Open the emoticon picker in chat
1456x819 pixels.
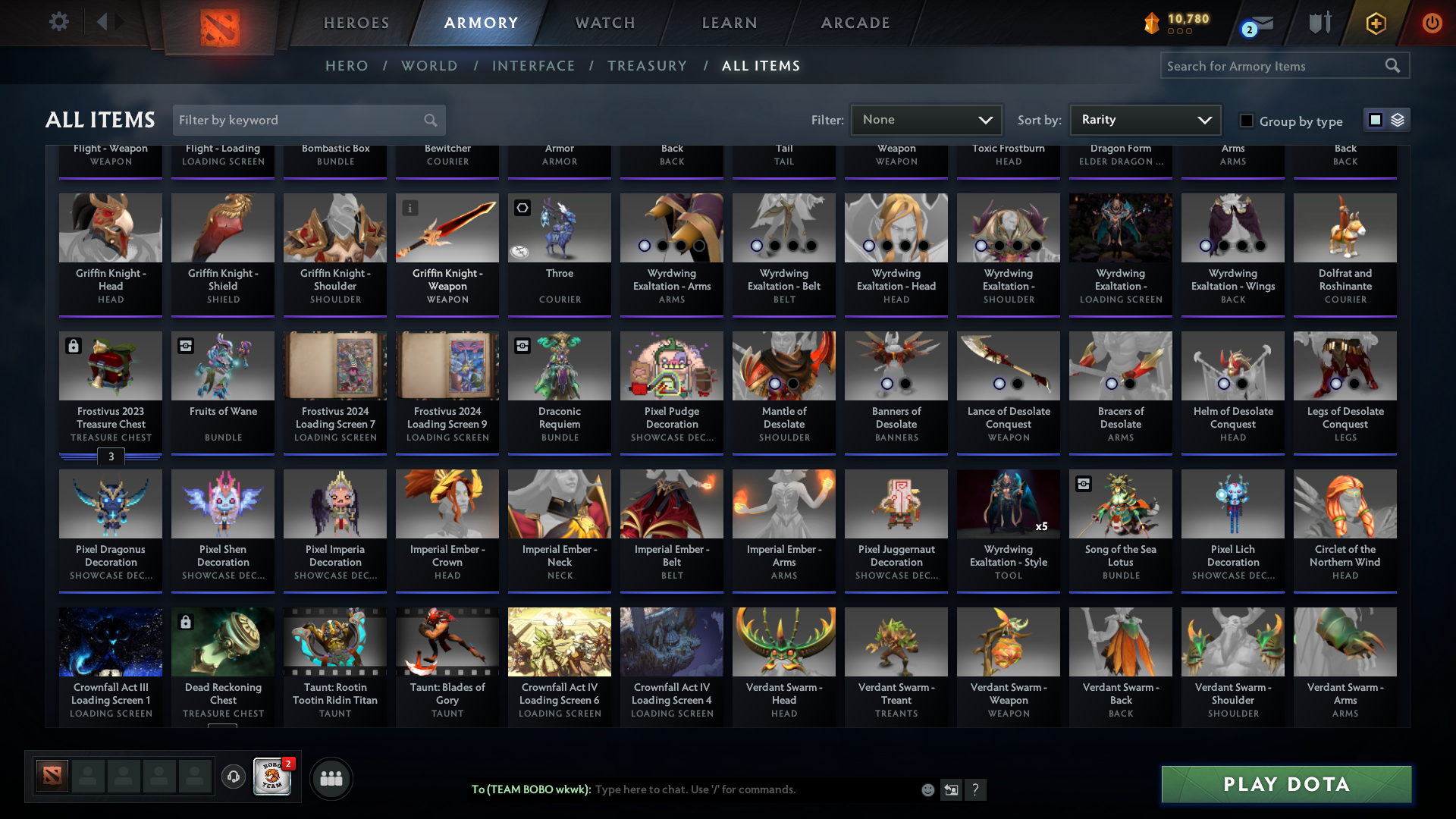pos(927,789)
